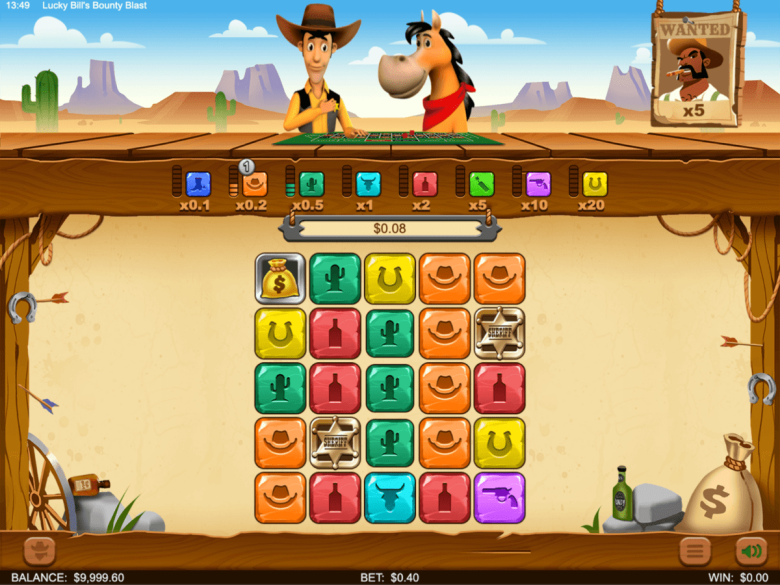
Task: Click the cyan bull skull x1 multiplier icon
Action: (368, 184)
